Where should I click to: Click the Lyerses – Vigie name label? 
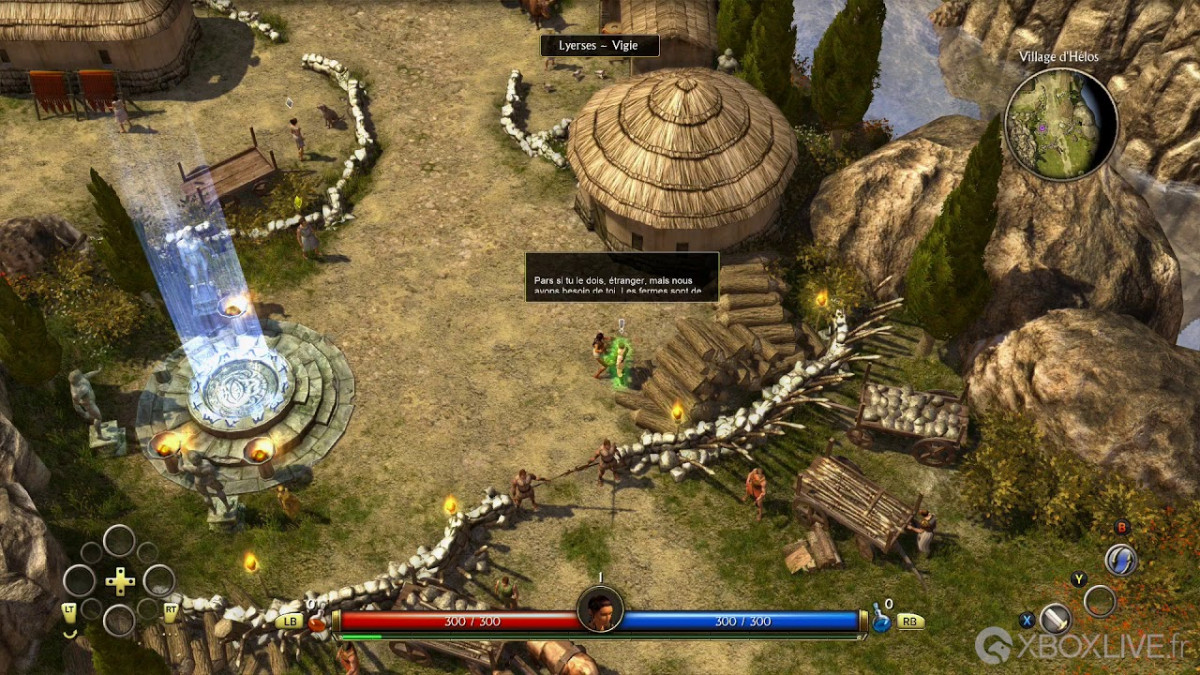[600, 46]
